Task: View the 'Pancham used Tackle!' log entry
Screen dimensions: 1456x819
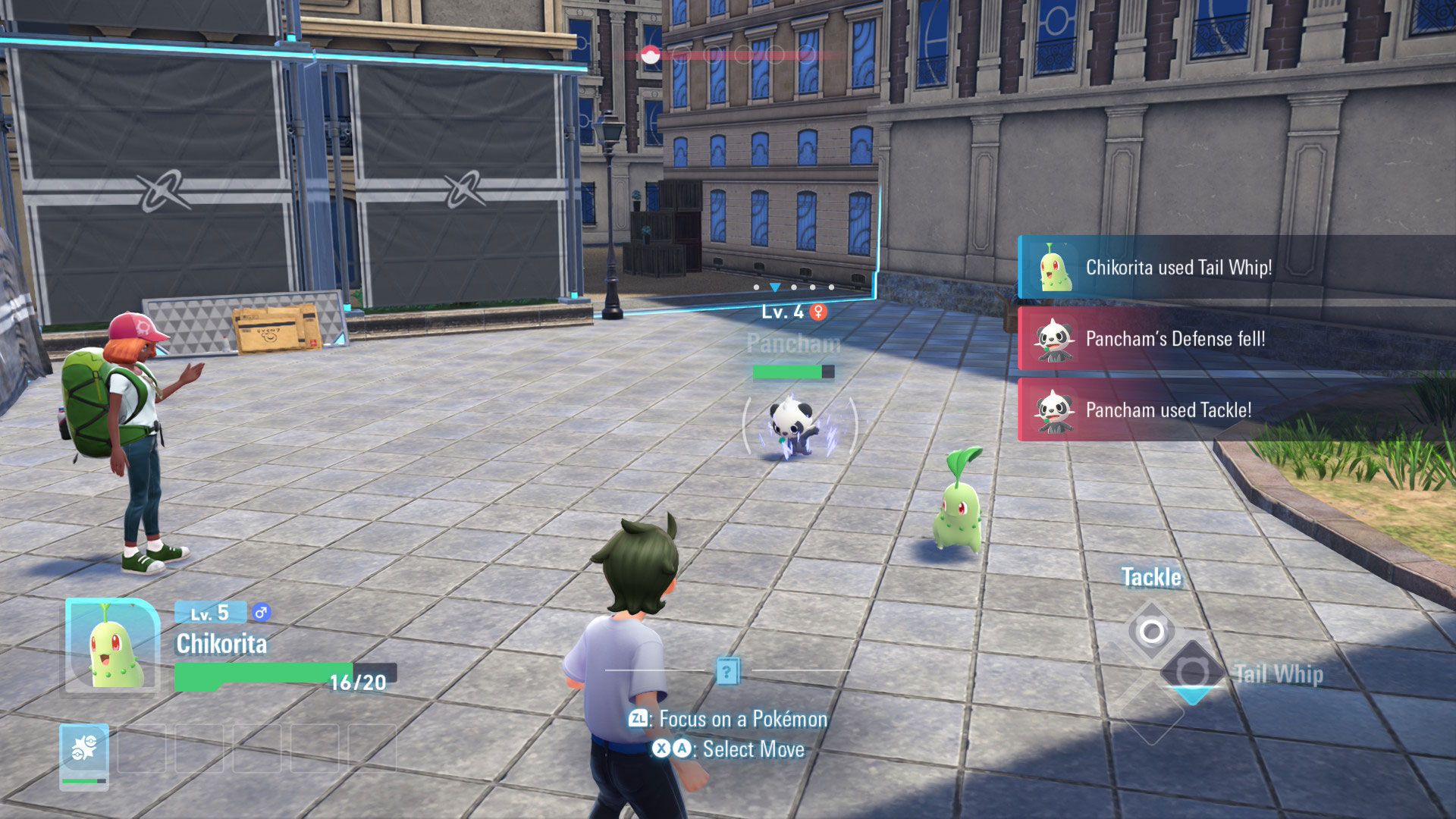Action: pyautogui.click(x=1168, y=410)
